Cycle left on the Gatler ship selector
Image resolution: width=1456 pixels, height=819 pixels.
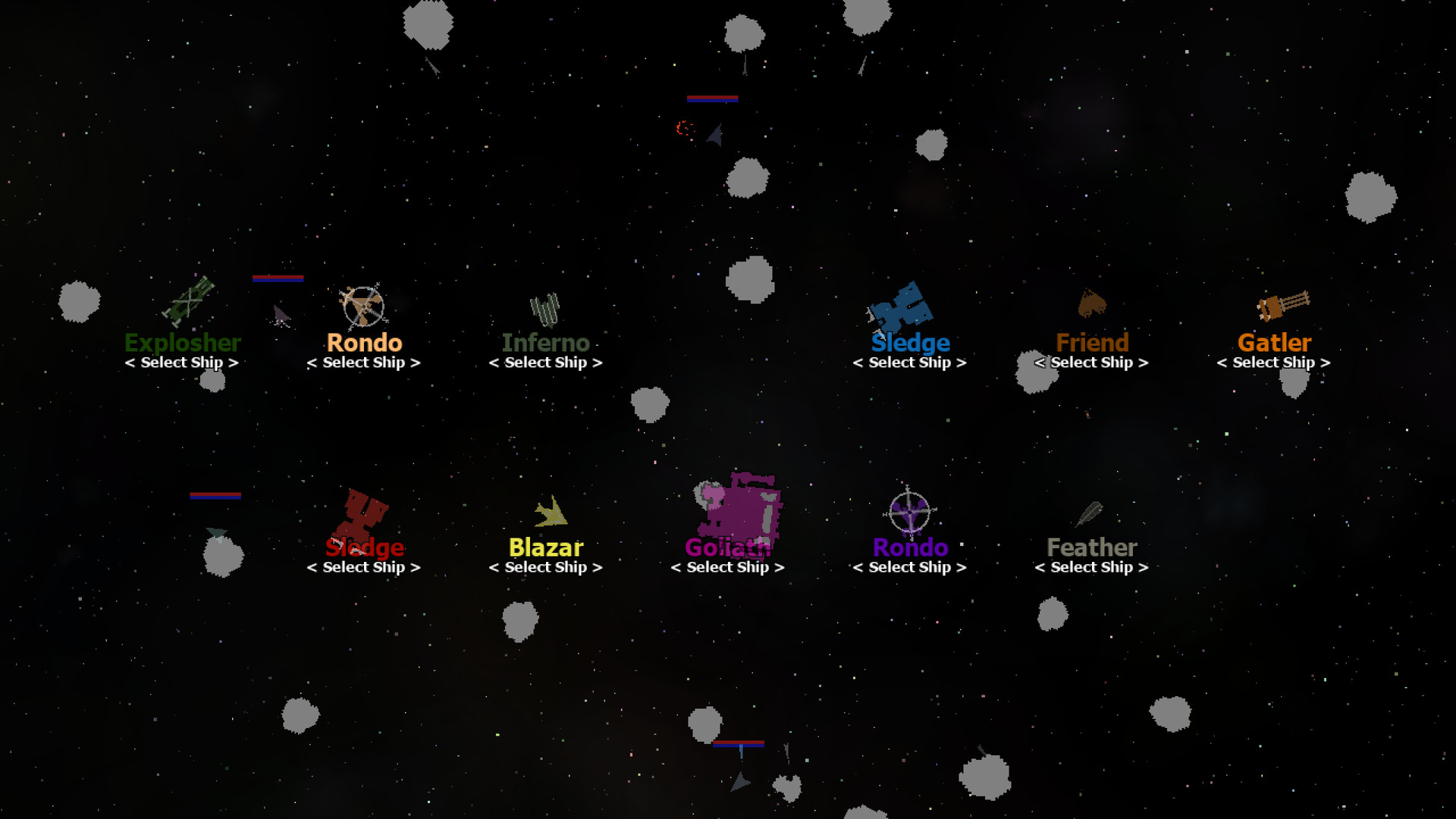point(1222,362)
